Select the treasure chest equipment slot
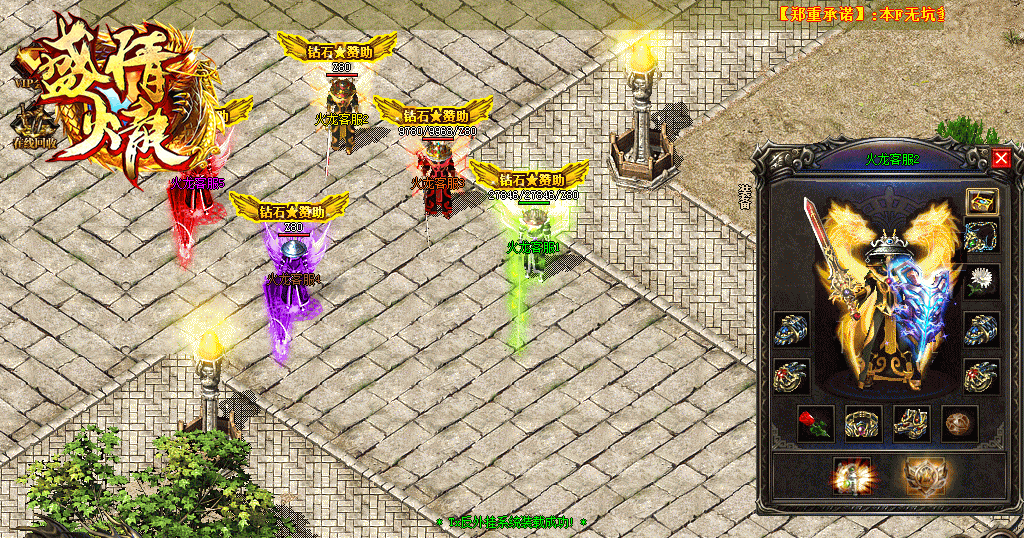 click(x=981, y=200)
